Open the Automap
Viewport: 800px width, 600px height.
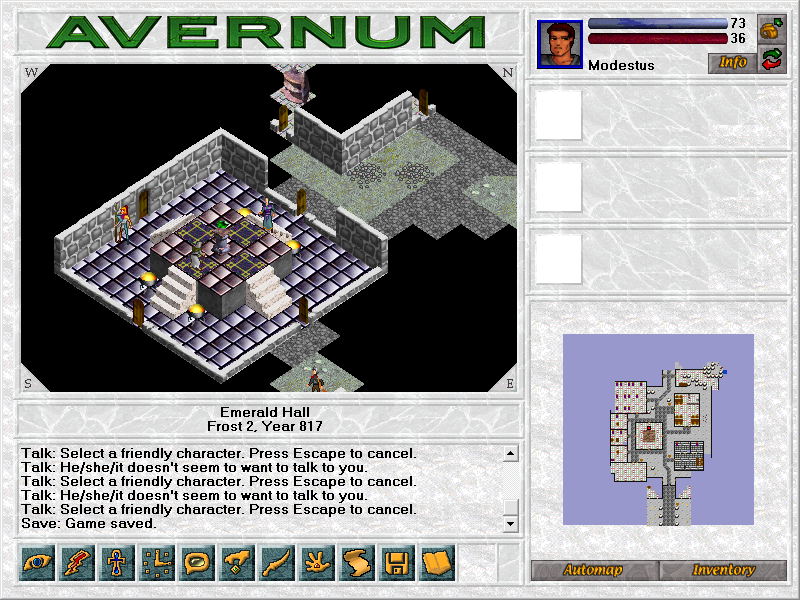click(593, 570)
